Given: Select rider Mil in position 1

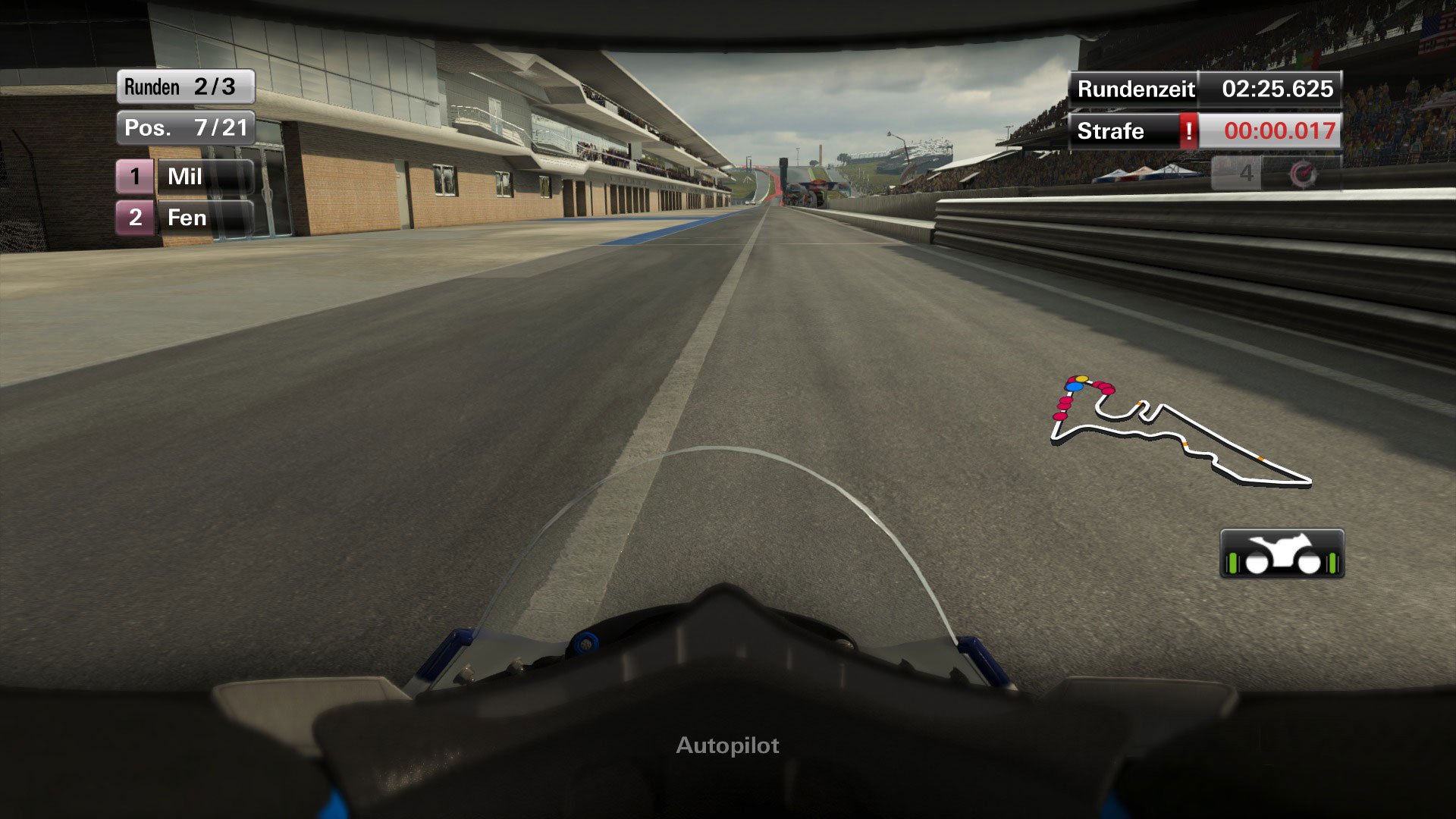Looking at the screenshot, I should tap(186, 177).
